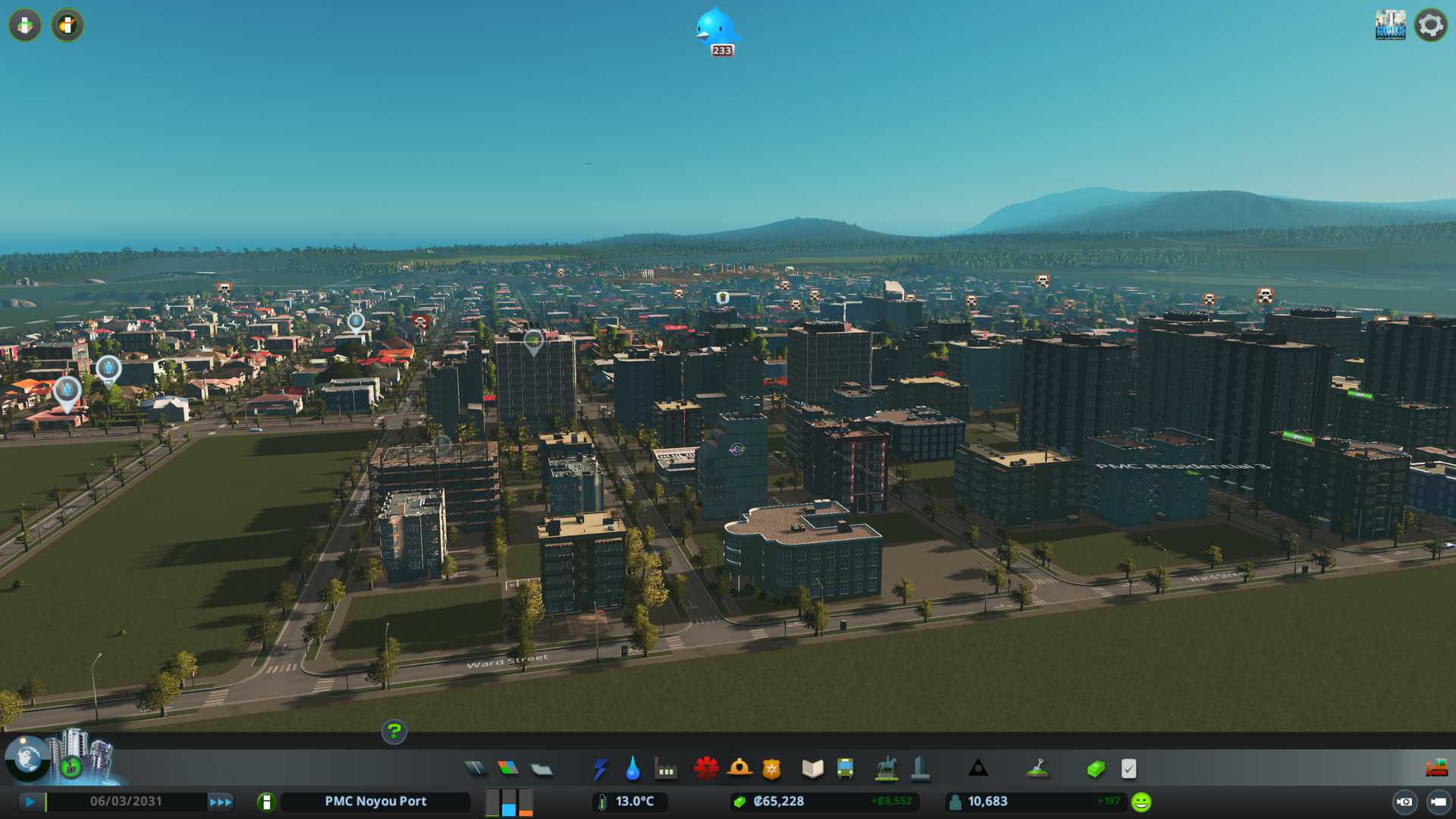Open the Economy money panel

[x=1096, y=769]
